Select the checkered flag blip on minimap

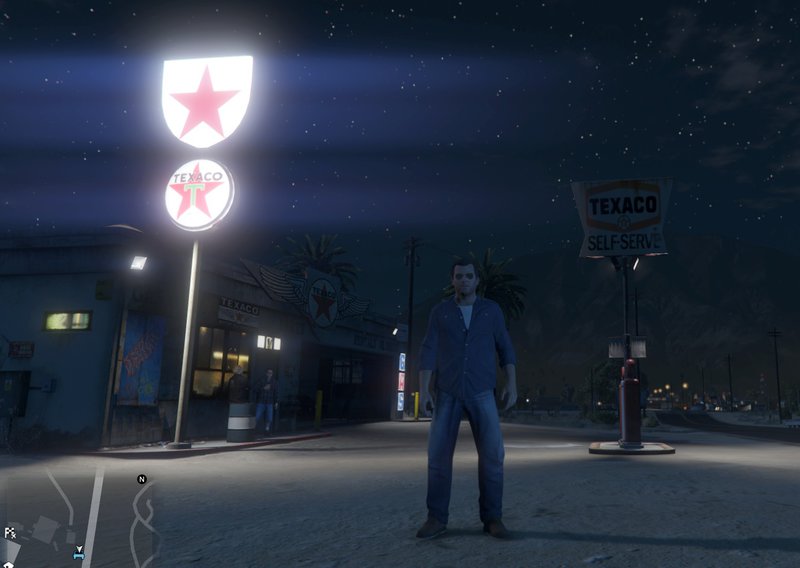(x=9, y=533)
